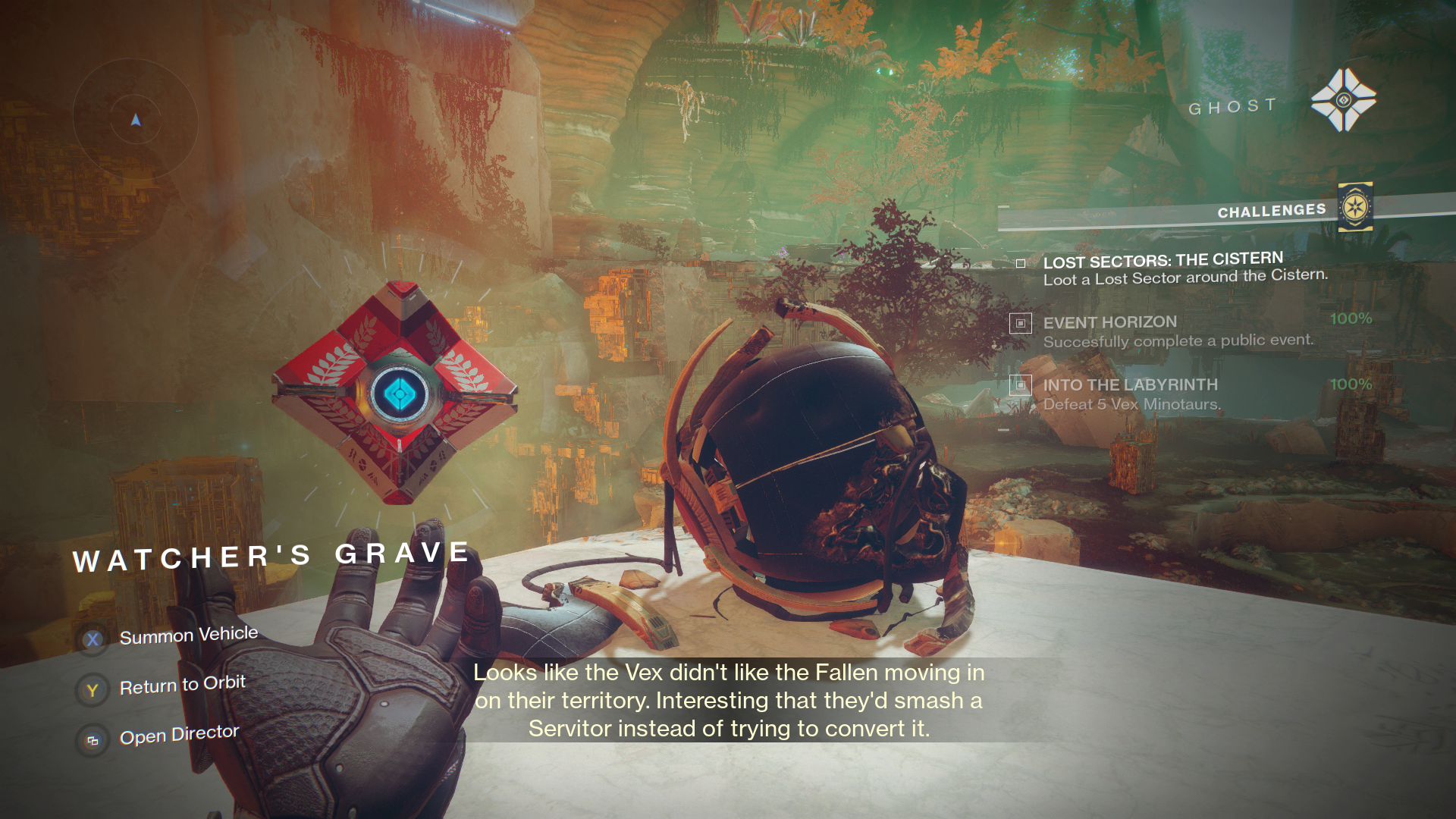Open the Challenges header banner
Viewport: 1456px width, 819px height.
pyautogui.click(x=1271, y=211)
